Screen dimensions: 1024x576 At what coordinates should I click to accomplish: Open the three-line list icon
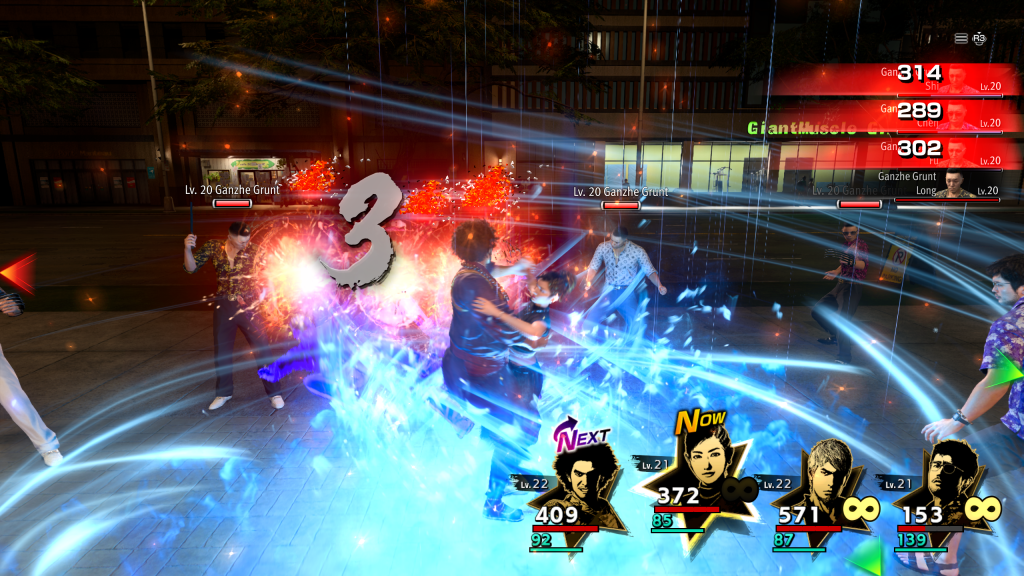(961, 38)
